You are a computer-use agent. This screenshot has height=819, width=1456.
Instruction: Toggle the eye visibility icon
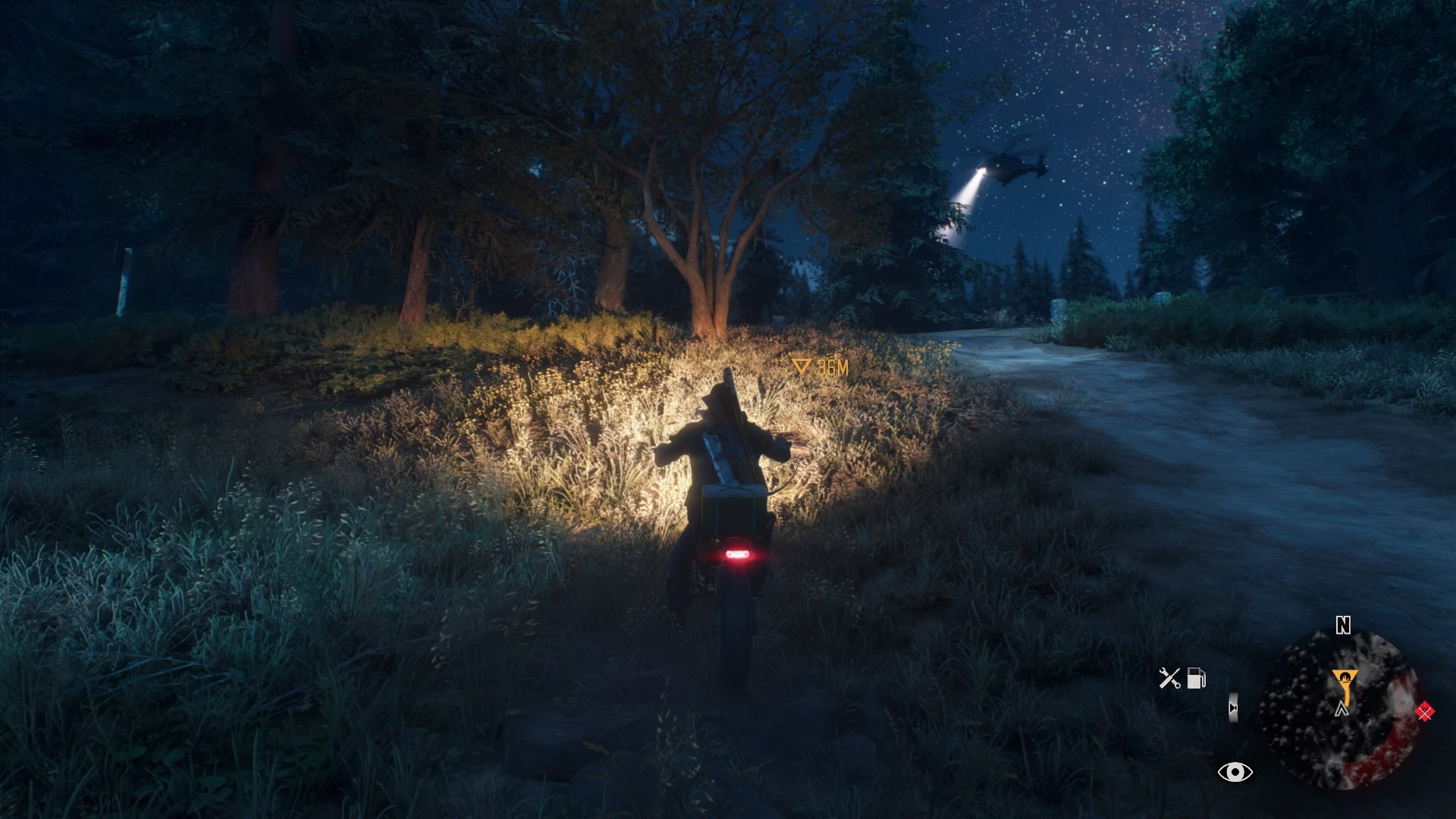1235,772
